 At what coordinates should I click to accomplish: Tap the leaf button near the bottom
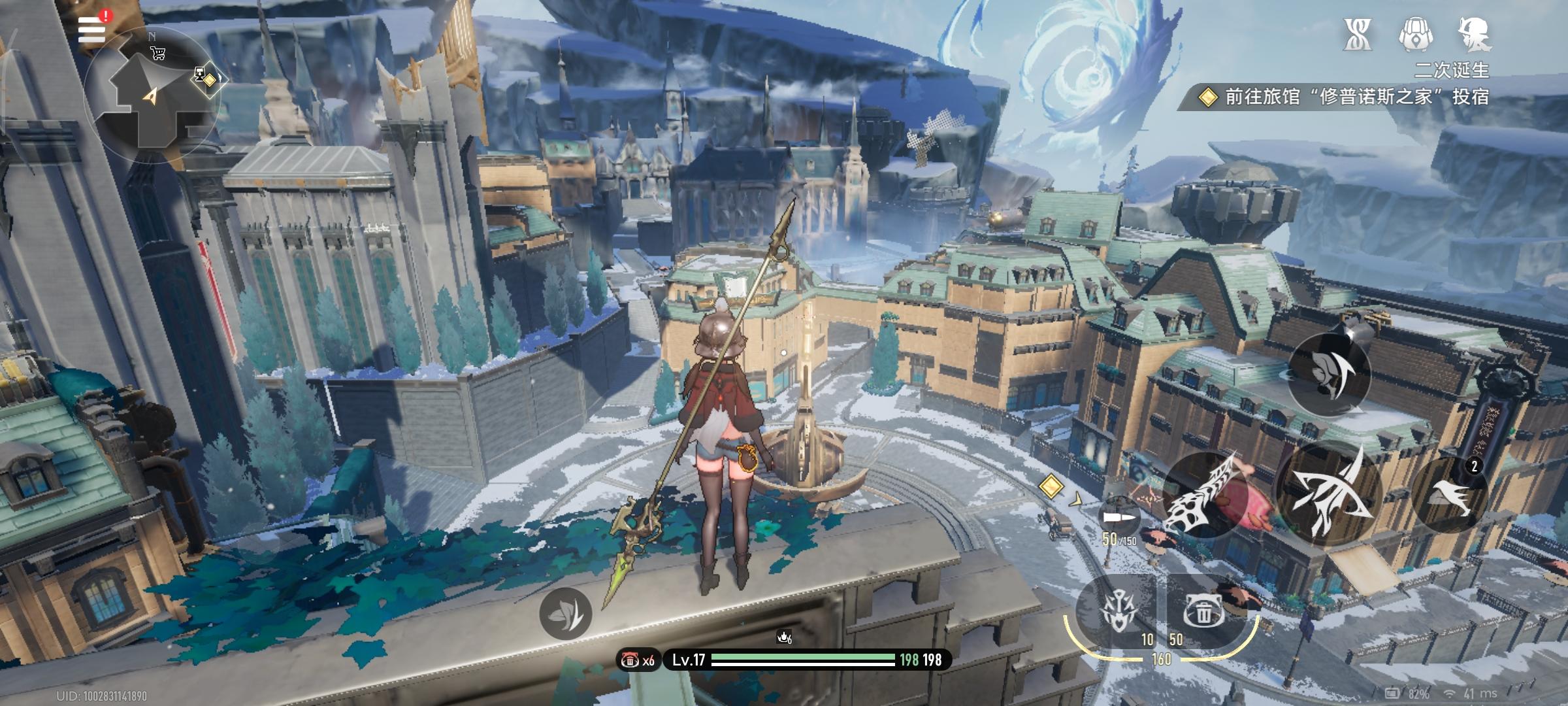point(566,613)
